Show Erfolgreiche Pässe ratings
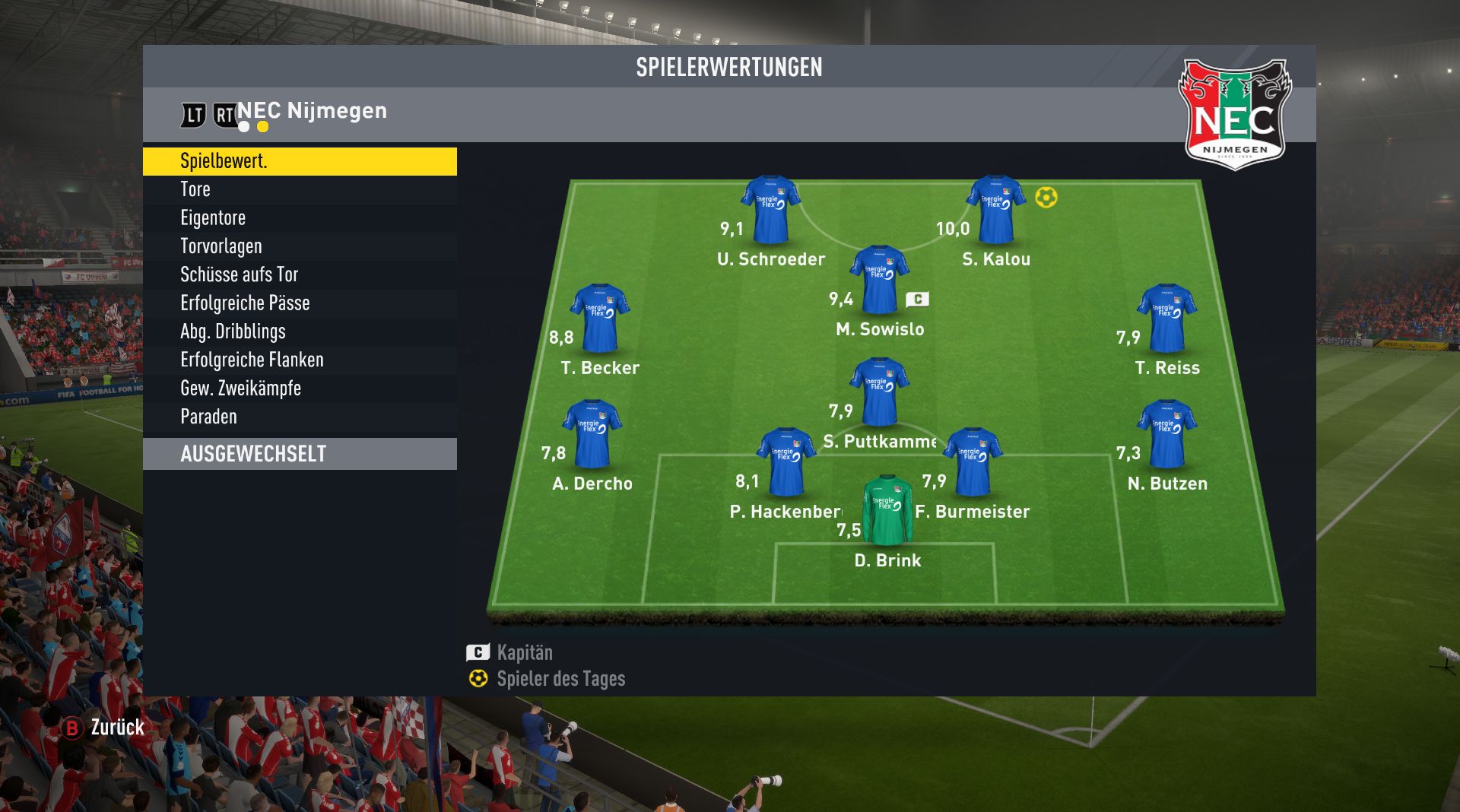The width and height of the screenshot is (1460, 812). tap(300, 303)
